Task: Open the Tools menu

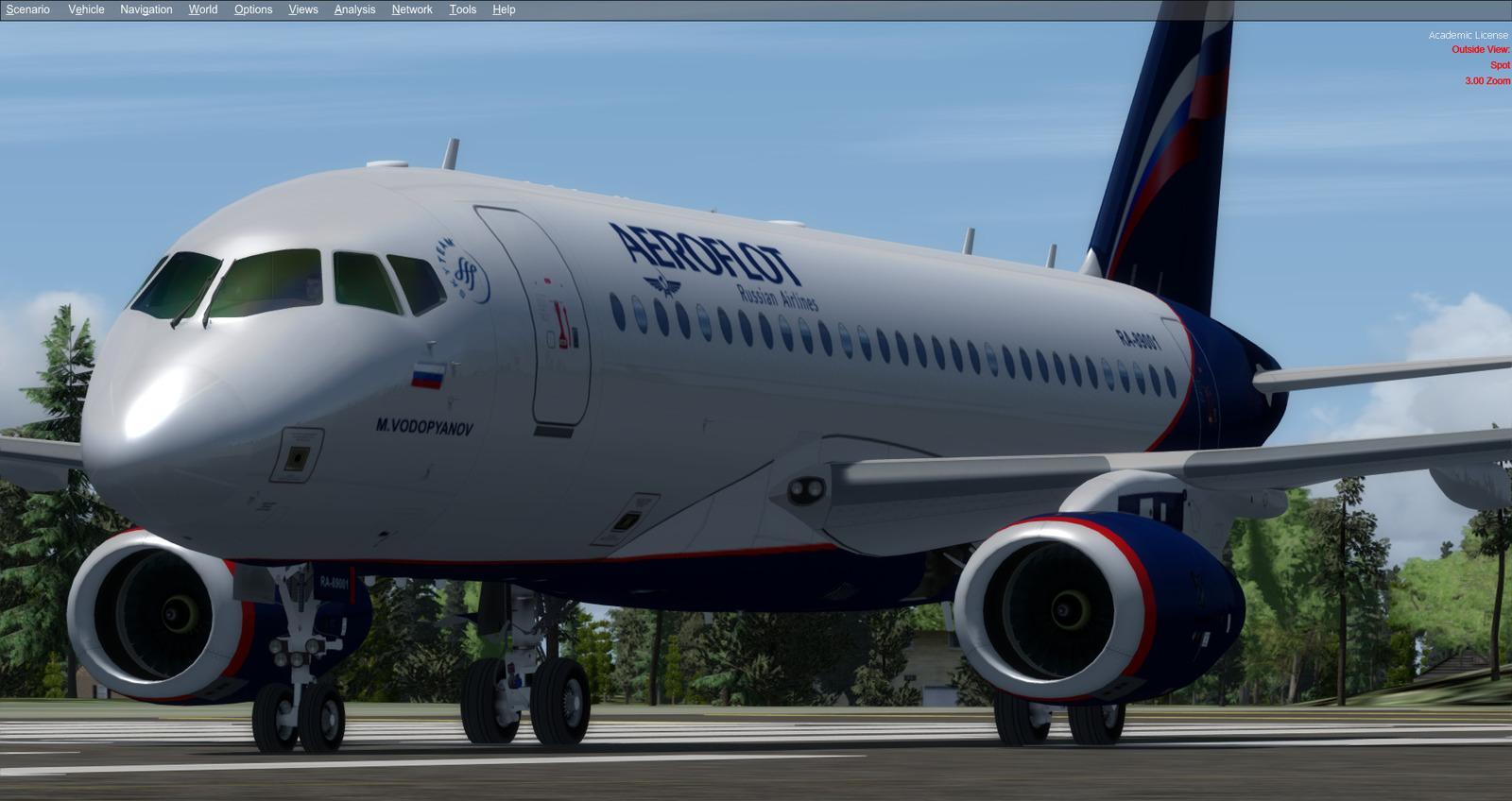Action: pyautogui.click(x=461, y=9)
